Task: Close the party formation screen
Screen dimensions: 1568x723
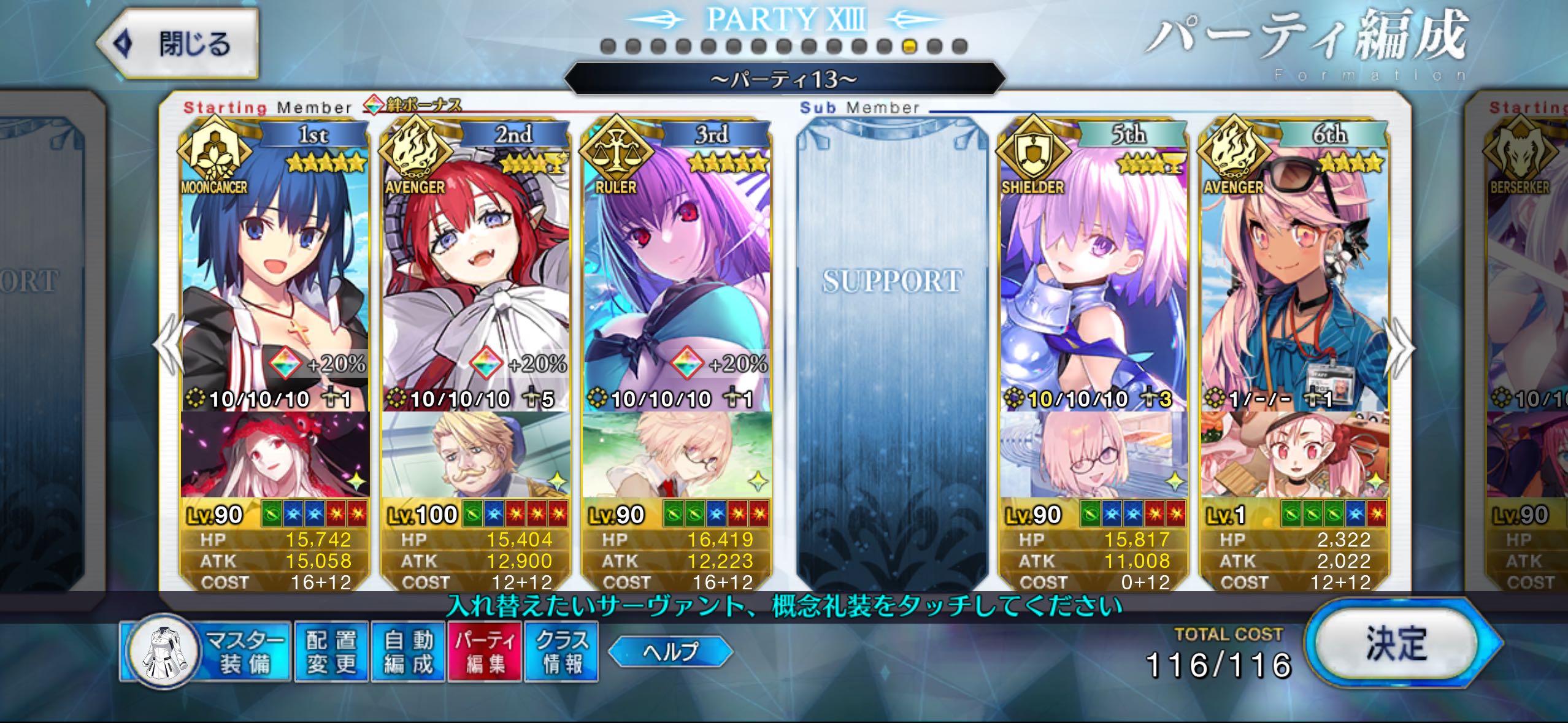Action: (178, 44)
